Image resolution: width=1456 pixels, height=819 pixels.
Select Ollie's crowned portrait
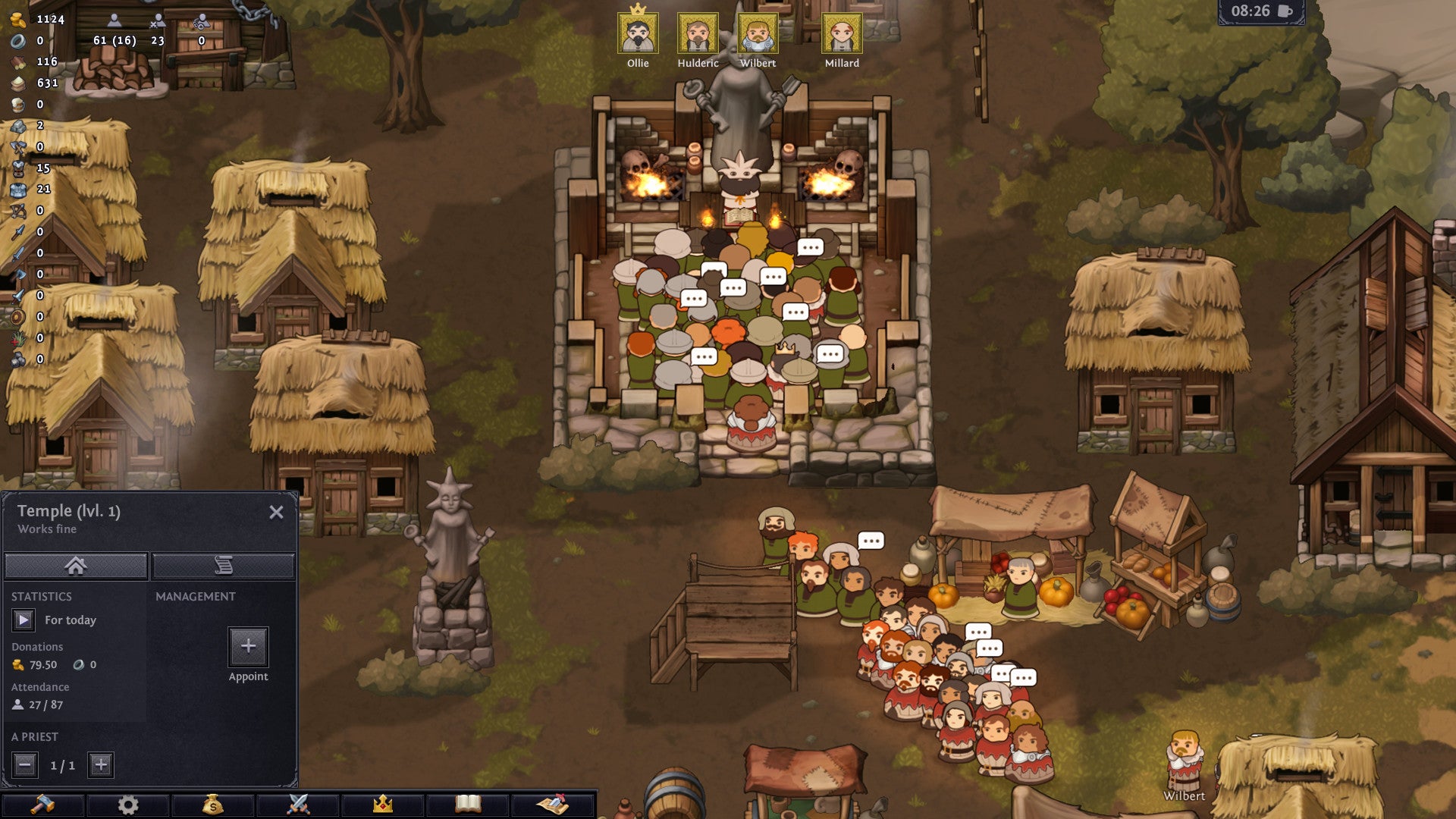click(x=638, y=33)
